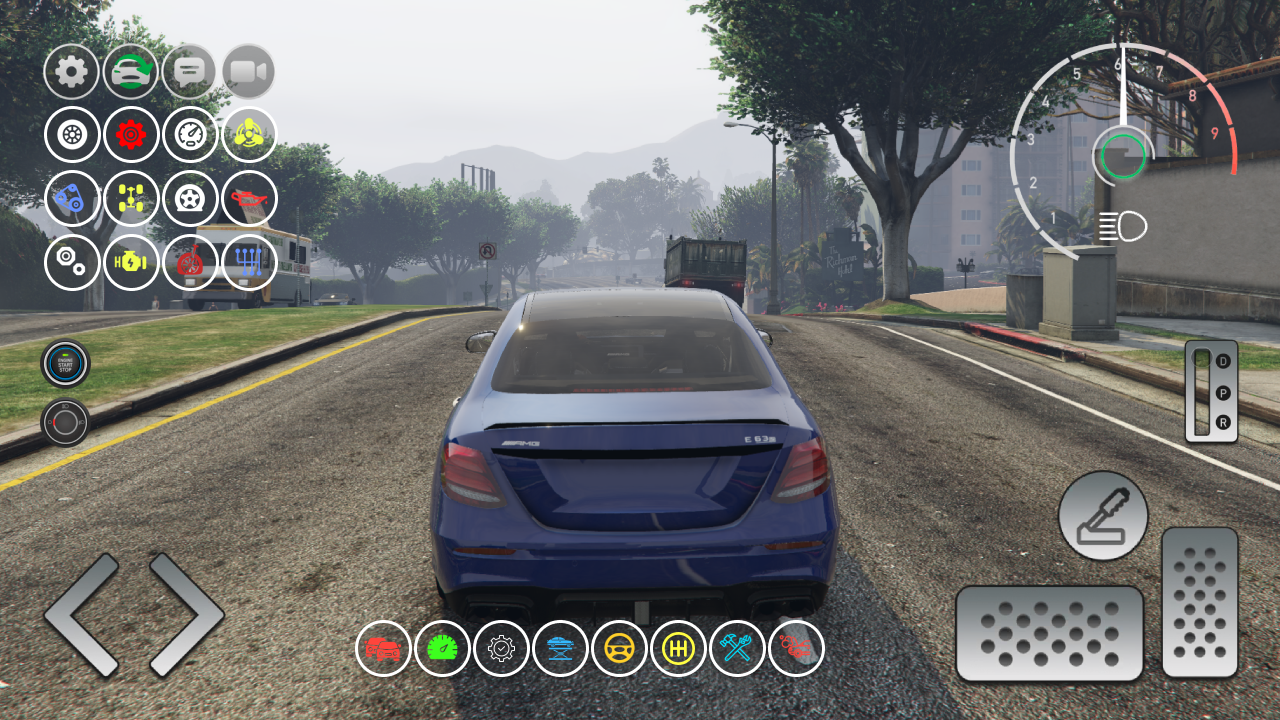Toggle video recording with the camera icon

(250, 72)
